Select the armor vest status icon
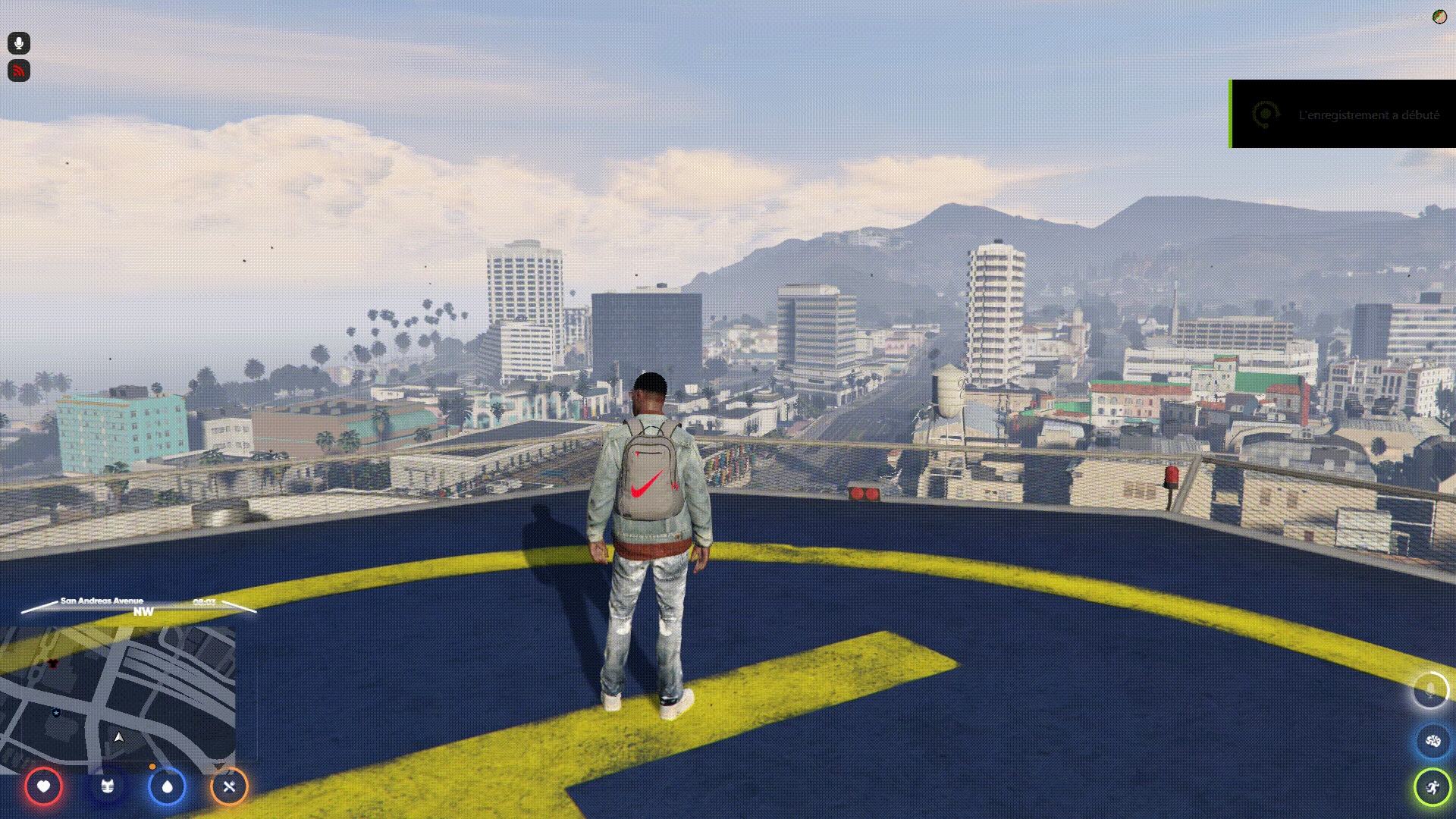1456x819 pixels. click(107, 786)
